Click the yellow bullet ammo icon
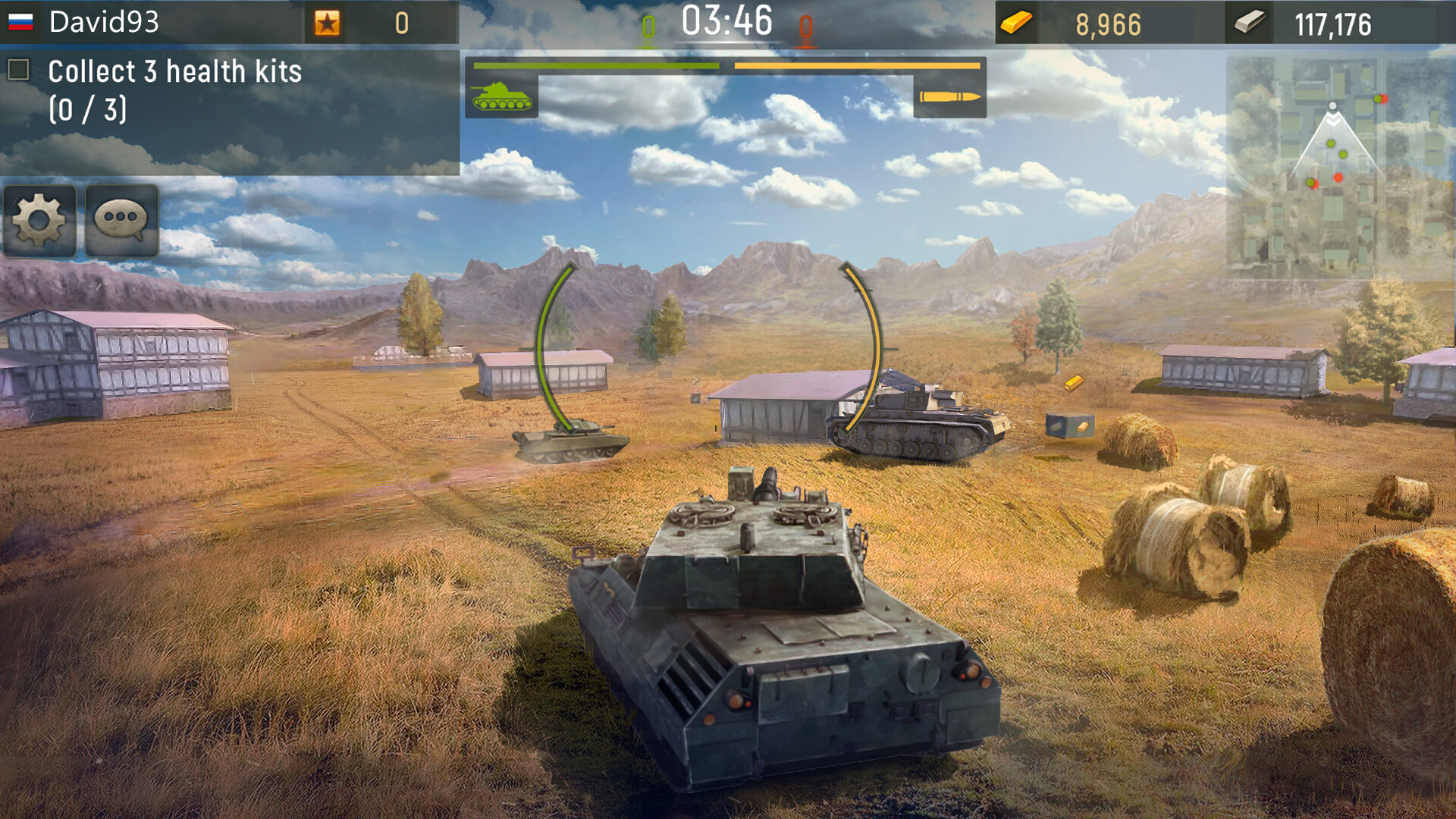The image size is (1456, 819). click(x=950, y=98)
